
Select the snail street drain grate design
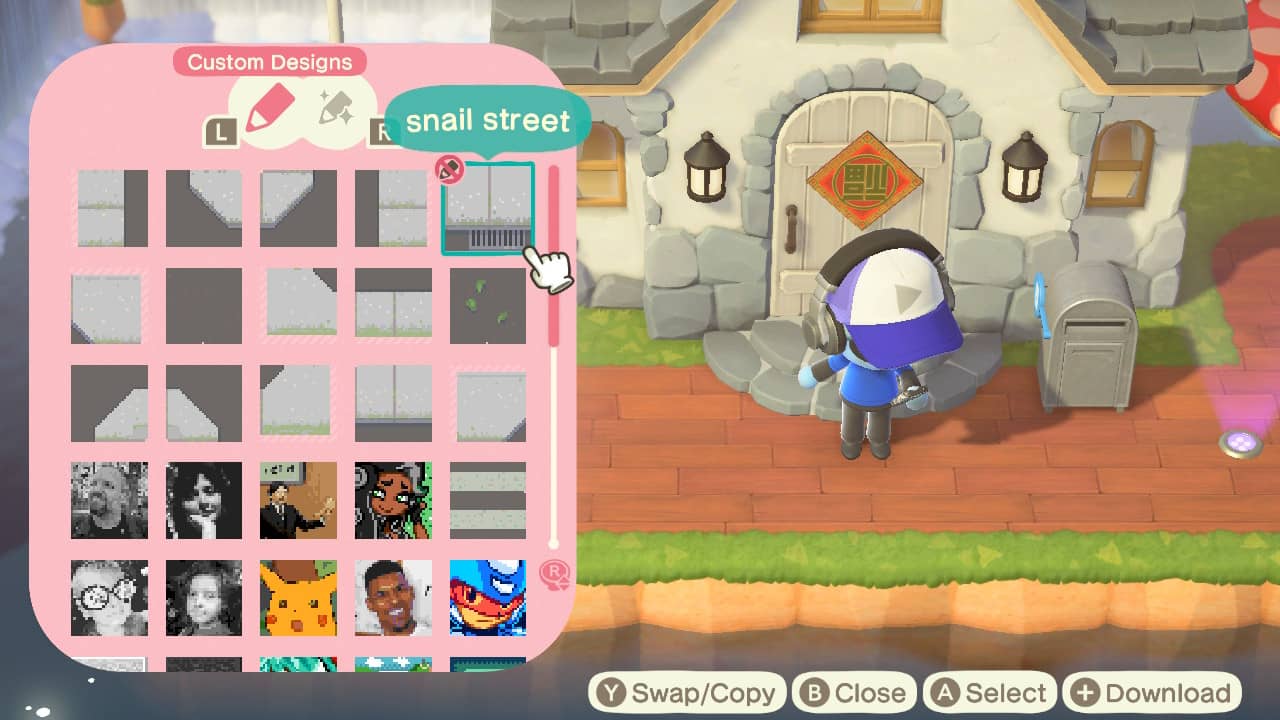click(x=487, y=207)
